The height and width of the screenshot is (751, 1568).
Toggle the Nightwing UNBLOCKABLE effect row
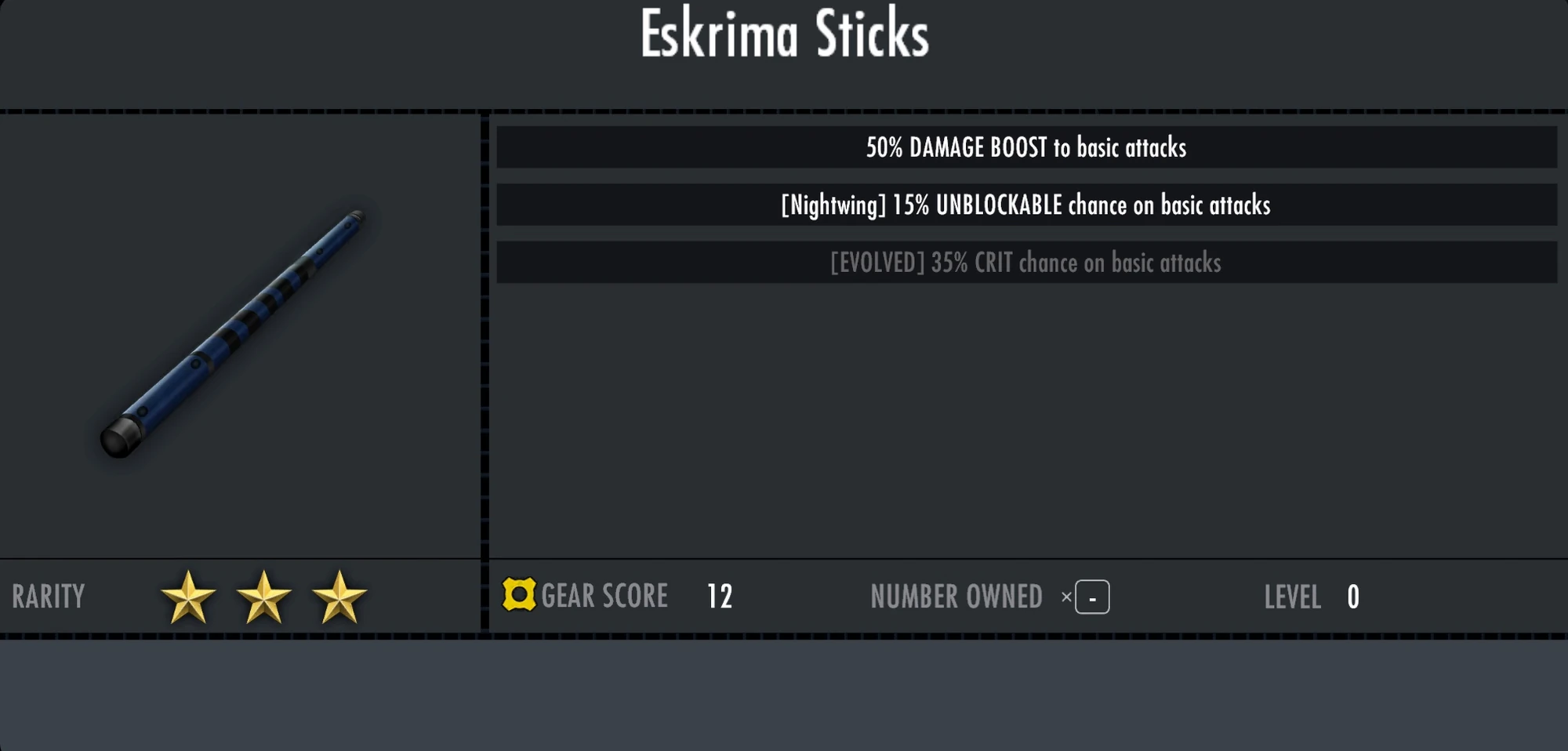coord(1025,206)
